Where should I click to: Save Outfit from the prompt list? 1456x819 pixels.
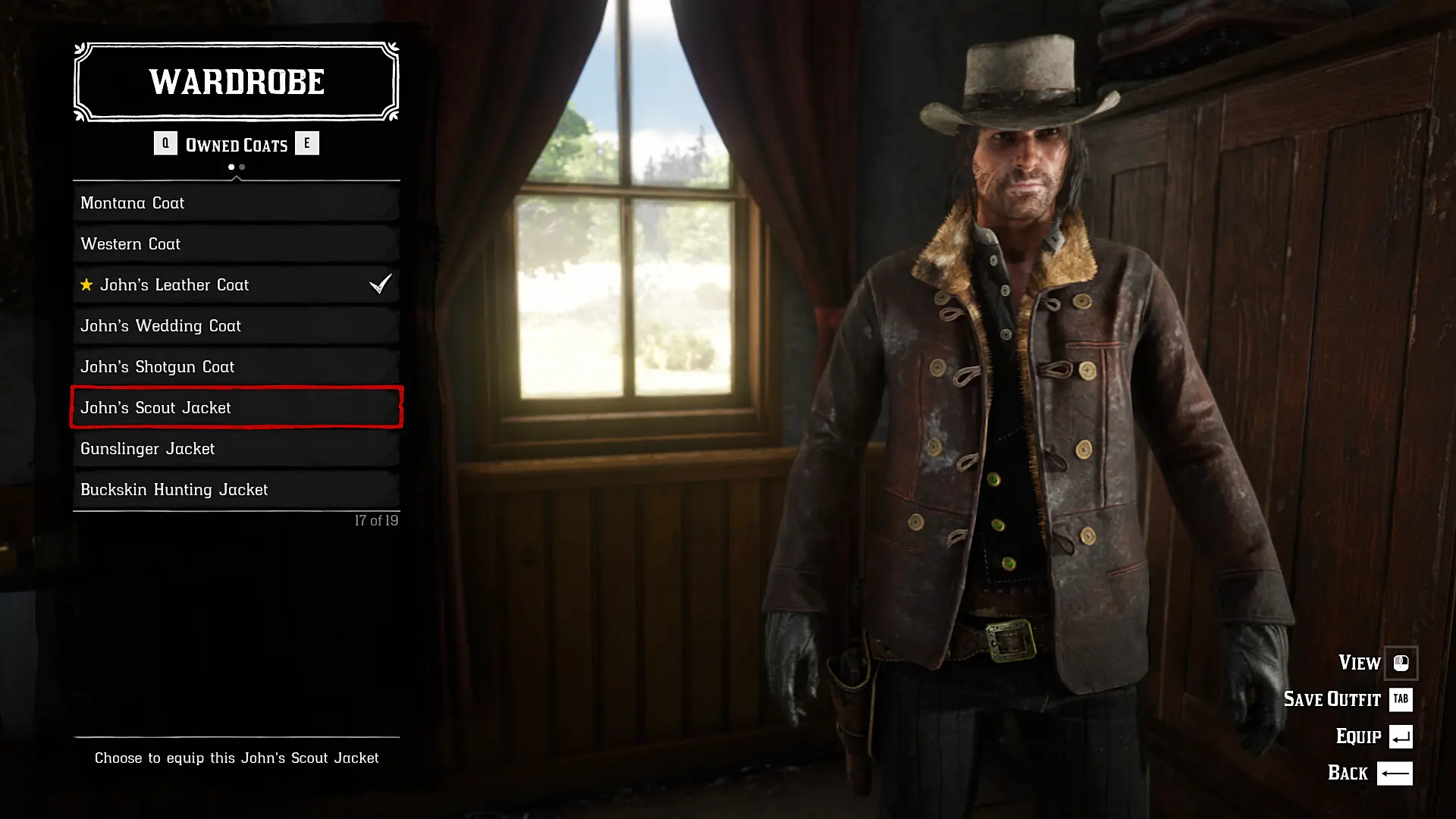pos(1347,699)
